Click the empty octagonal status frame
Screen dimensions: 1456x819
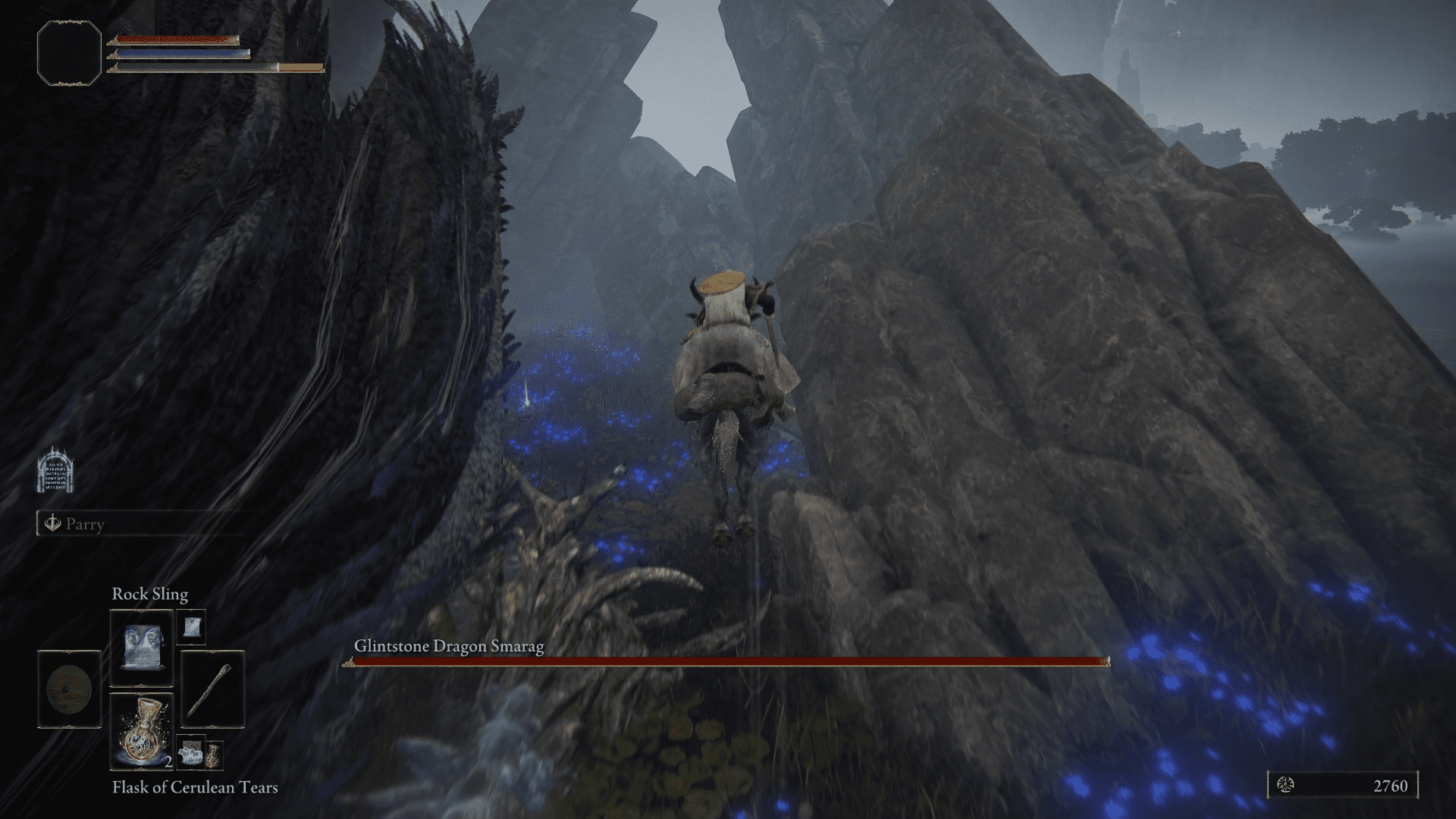69,53
